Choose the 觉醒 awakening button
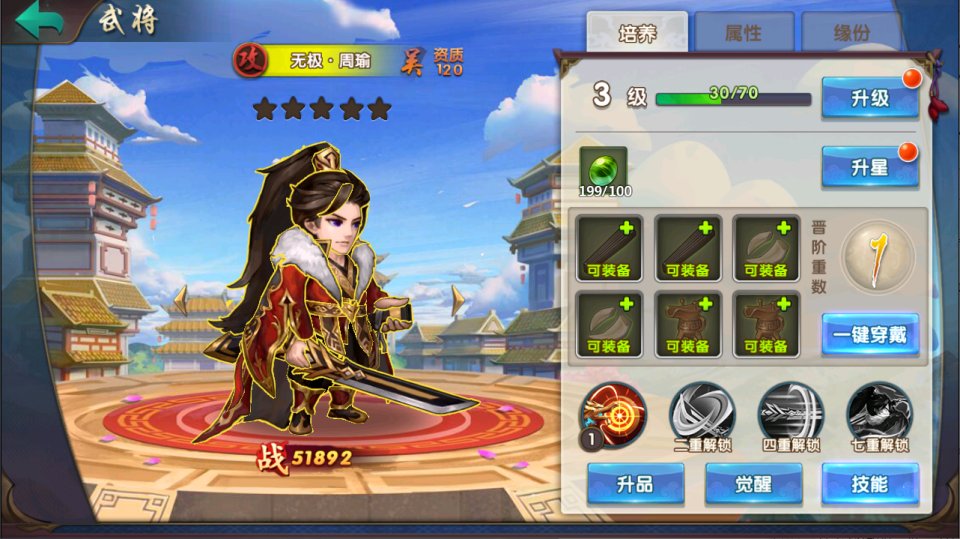The width and height of the screenshot is (960, 539). coord(753,484)
